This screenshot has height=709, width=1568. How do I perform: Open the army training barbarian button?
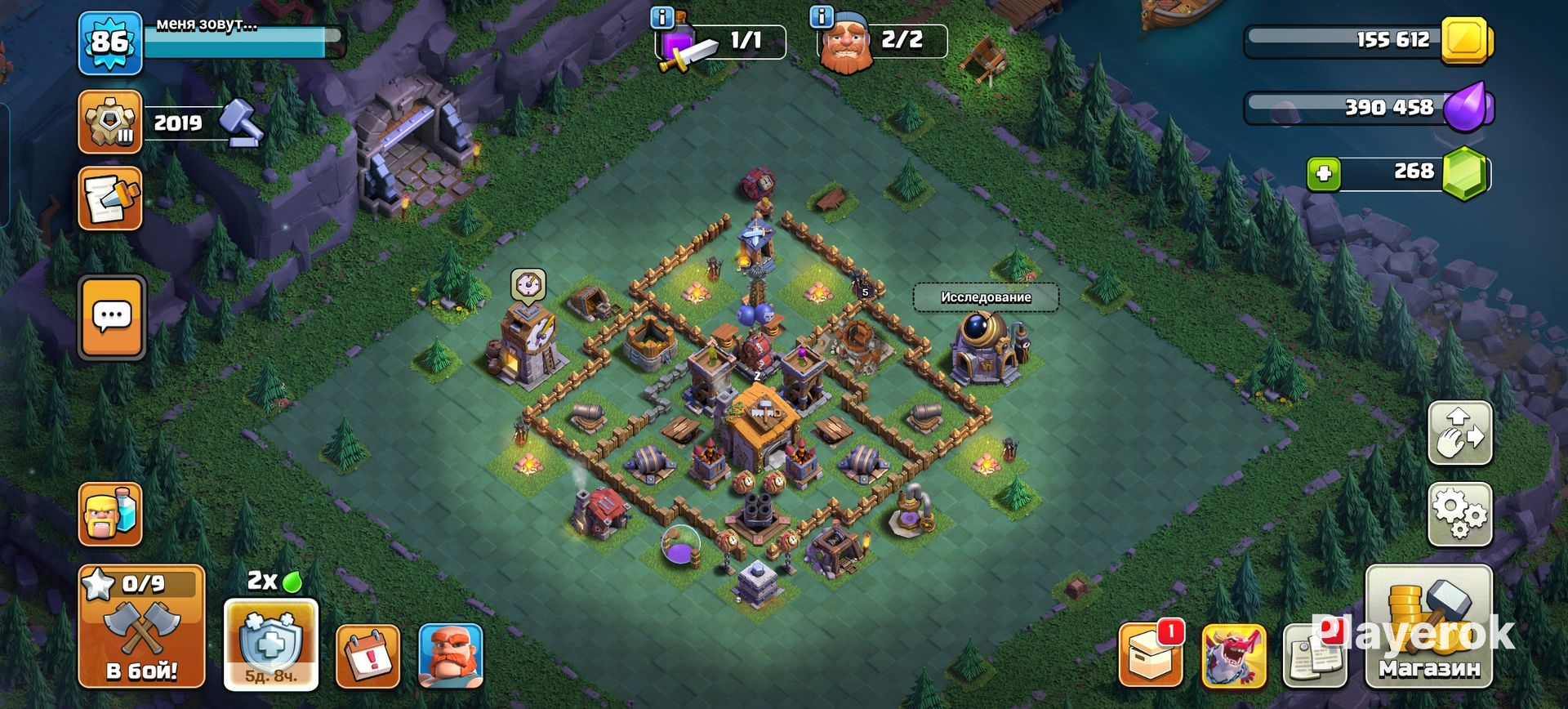pyautogui.click(x=110, y=514)
